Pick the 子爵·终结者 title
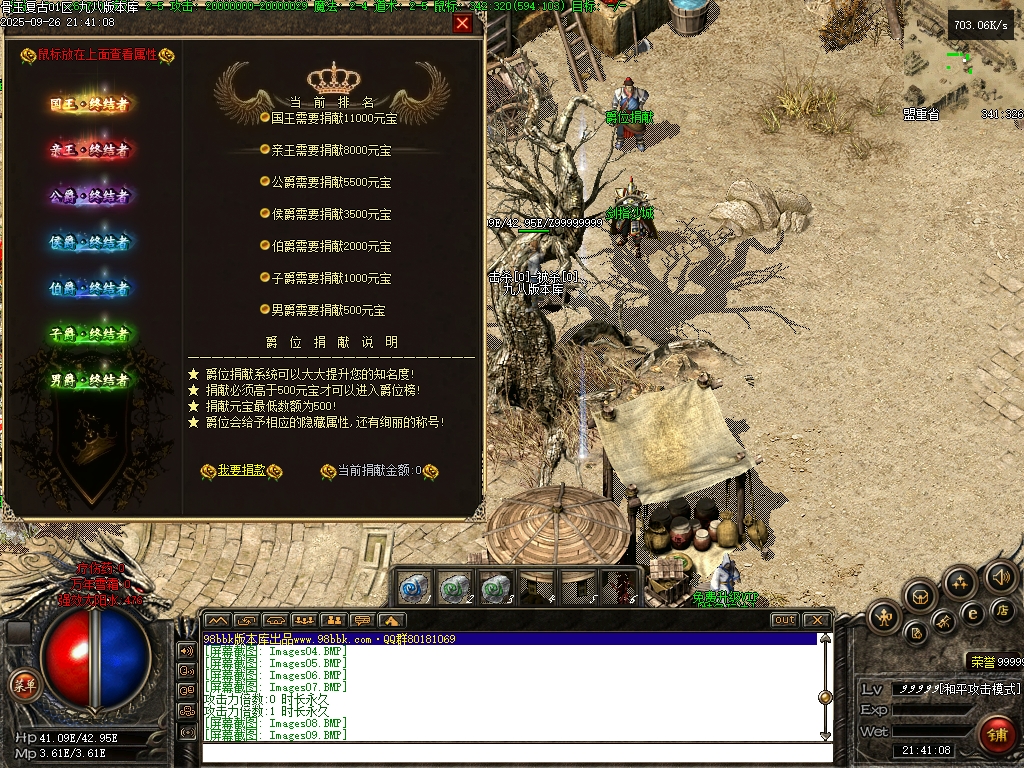 (90, 334)
